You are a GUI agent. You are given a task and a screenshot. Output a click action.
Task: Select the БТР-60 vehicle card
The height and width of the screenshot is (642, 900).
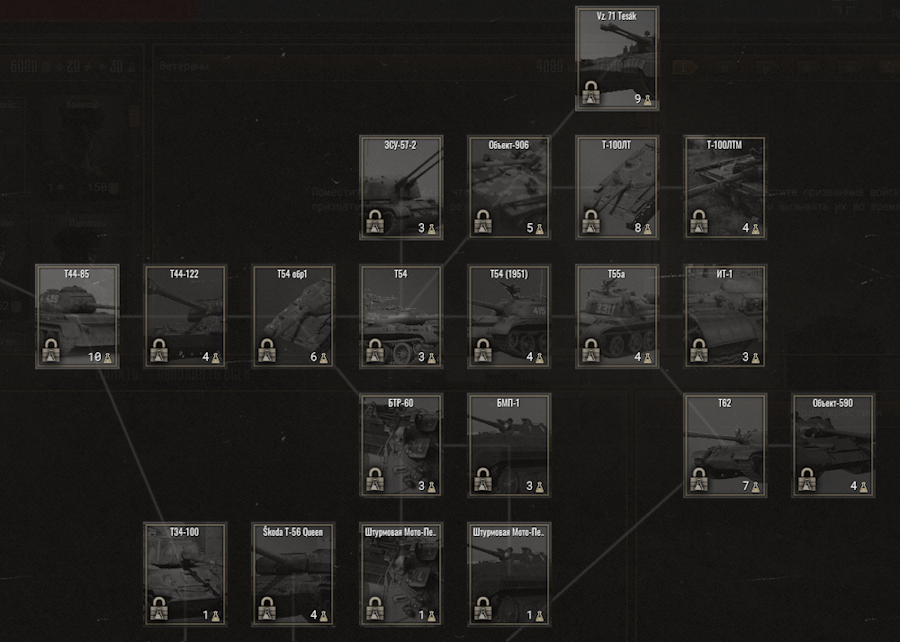point(401,445)
